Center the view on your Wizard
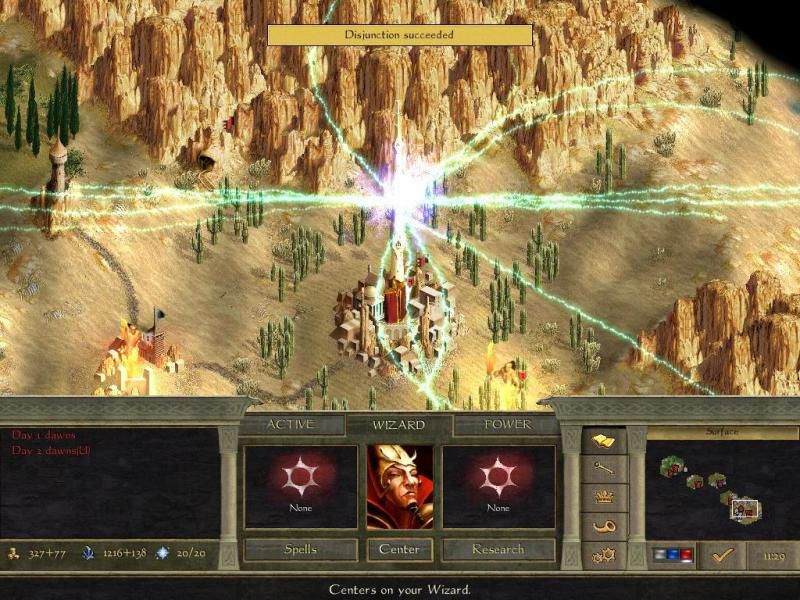Viewport: 800px width, 600px height. (400, 550)
